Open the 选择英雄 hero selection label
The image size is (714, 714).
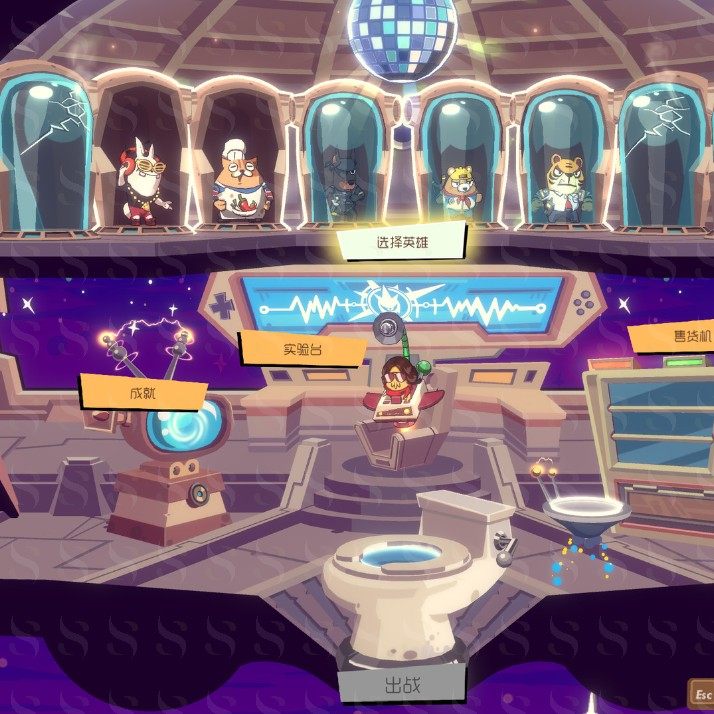401,241
